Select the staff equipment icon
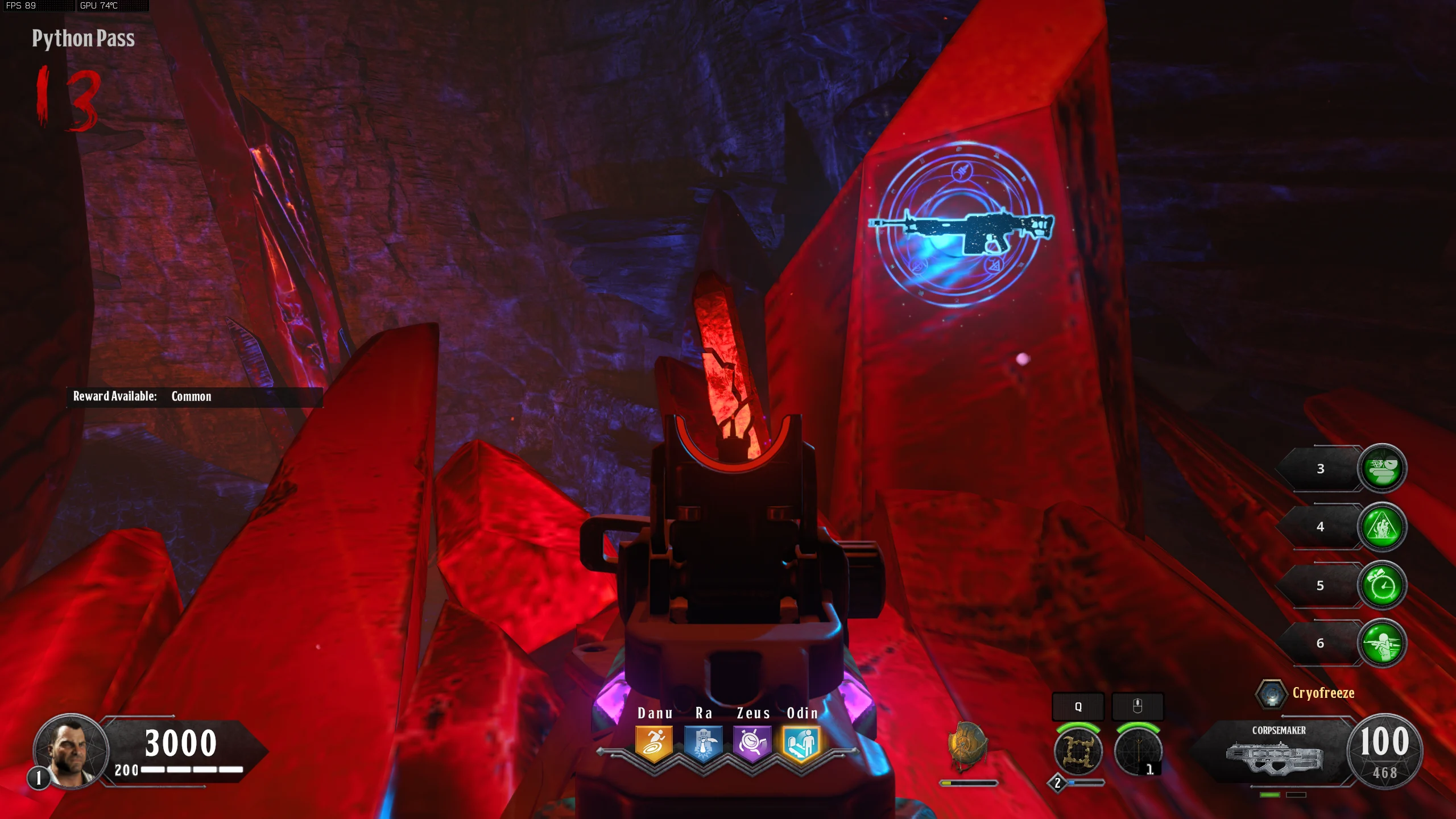The width and height of the screenshot is (1456, 819). pos(1137,751)
